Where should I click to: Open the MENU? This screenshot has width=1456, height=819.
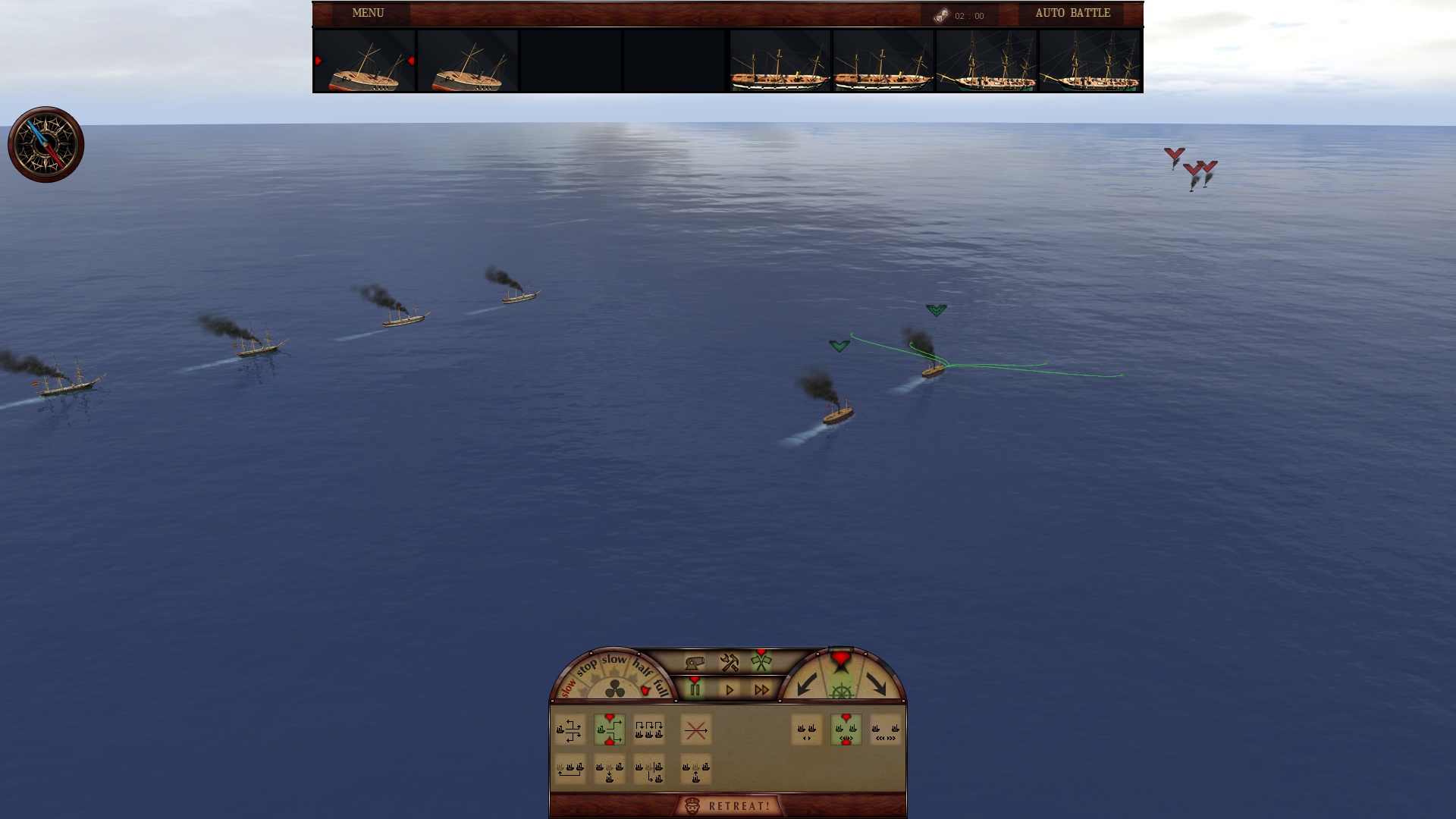coord(366,13)
